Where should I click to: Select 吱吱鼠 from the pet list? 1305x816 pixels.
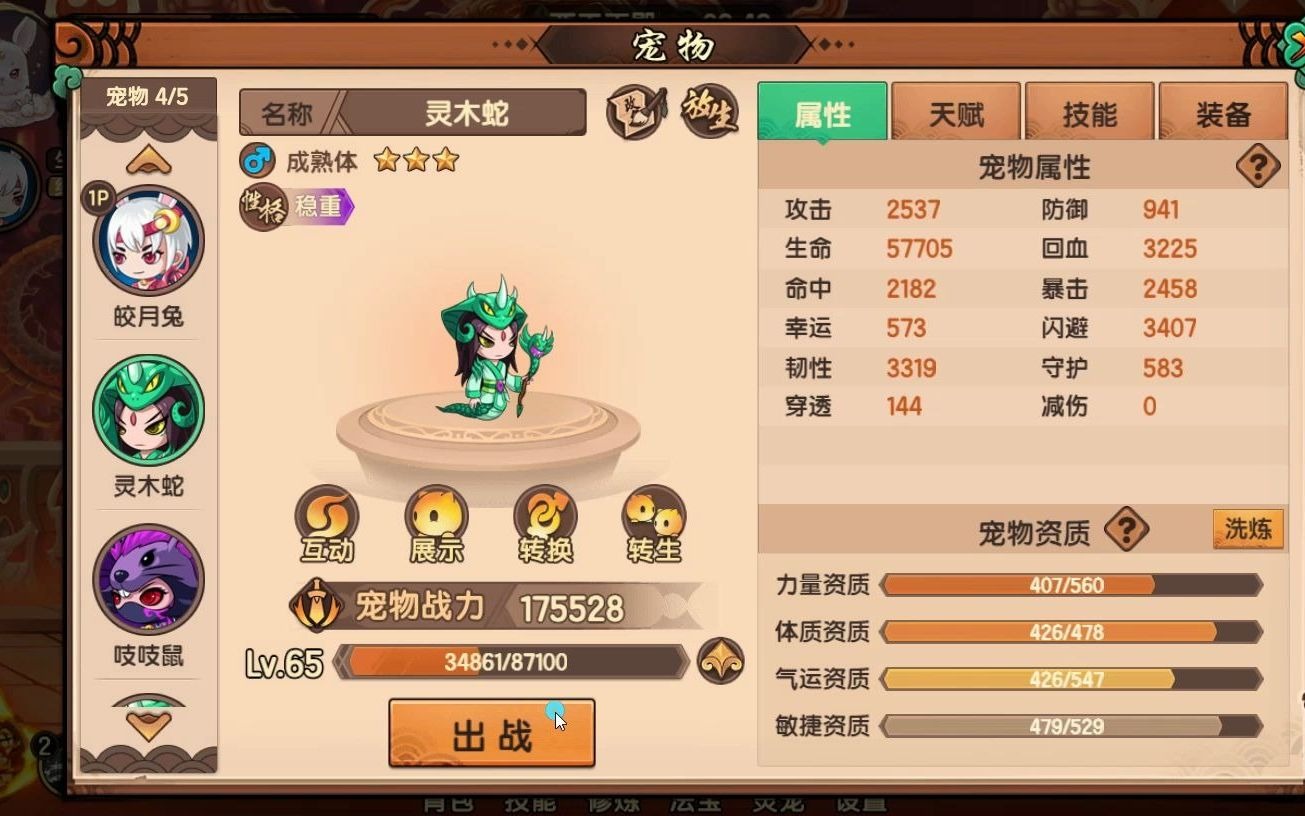(x=146, y=578)
